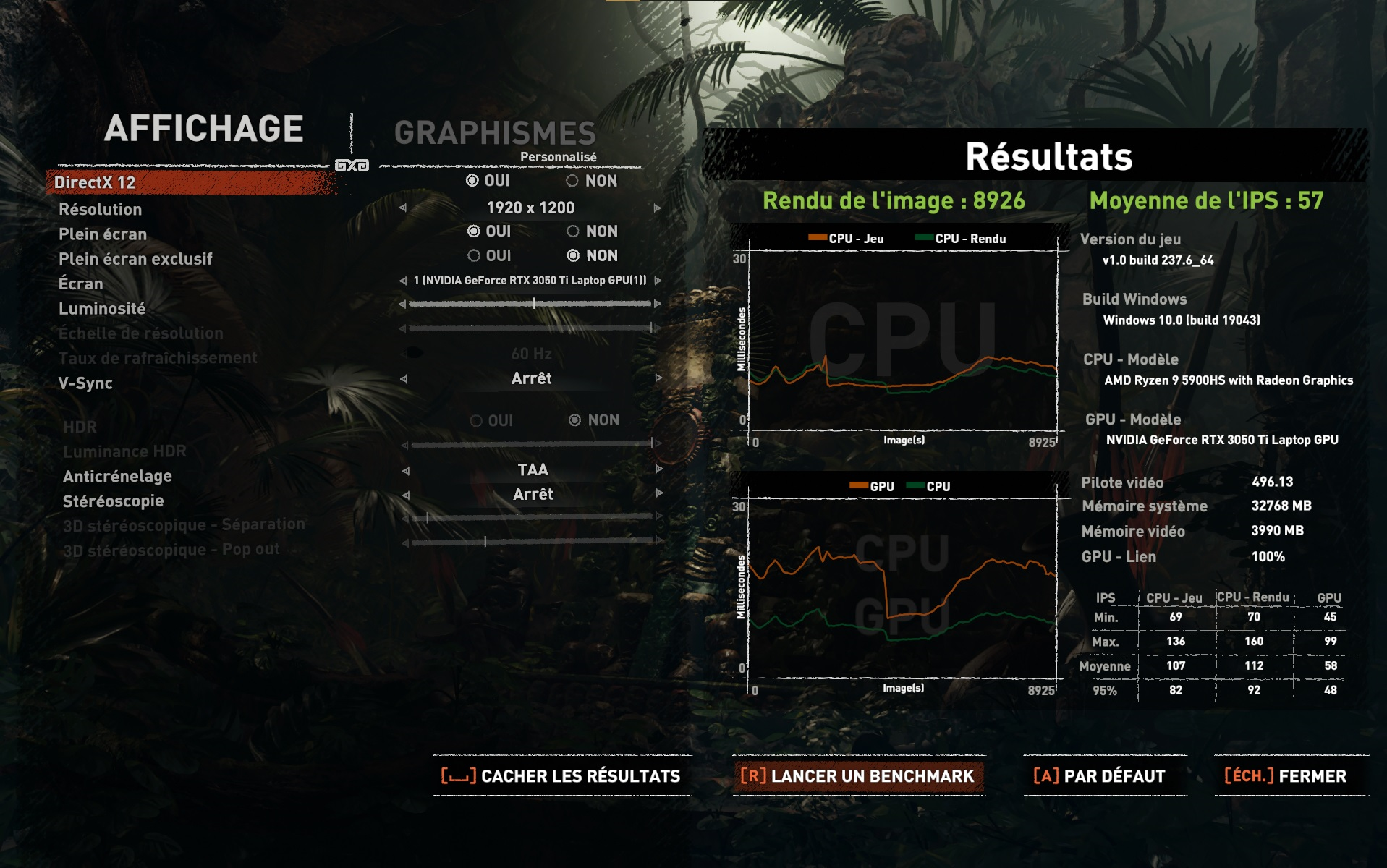Choose OUI for DirectX 12

tap(472, 181)
